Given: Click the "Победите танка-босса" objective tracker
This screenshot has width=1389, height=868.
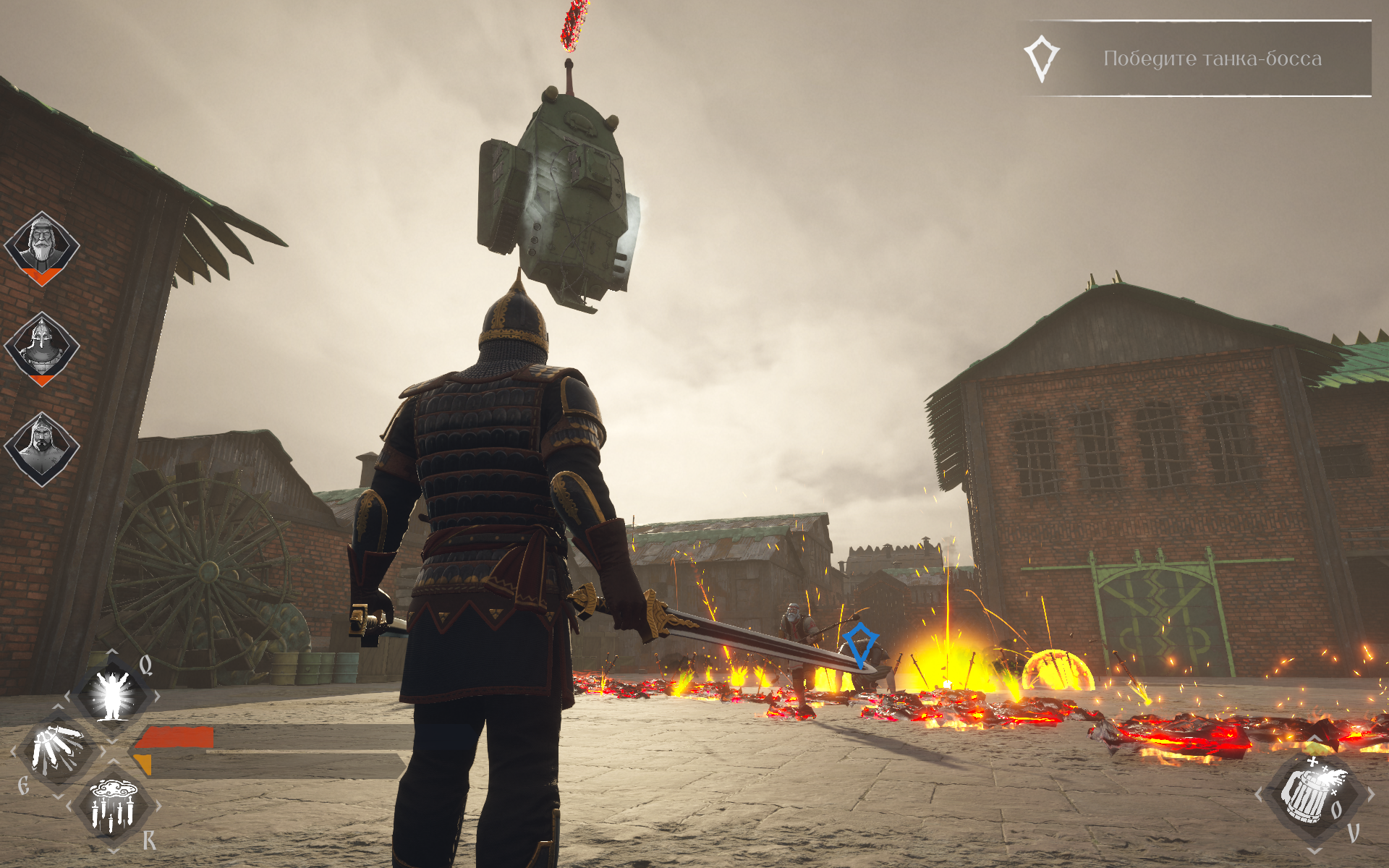Looking at the screenshot, I should (x=1211, y=59).
